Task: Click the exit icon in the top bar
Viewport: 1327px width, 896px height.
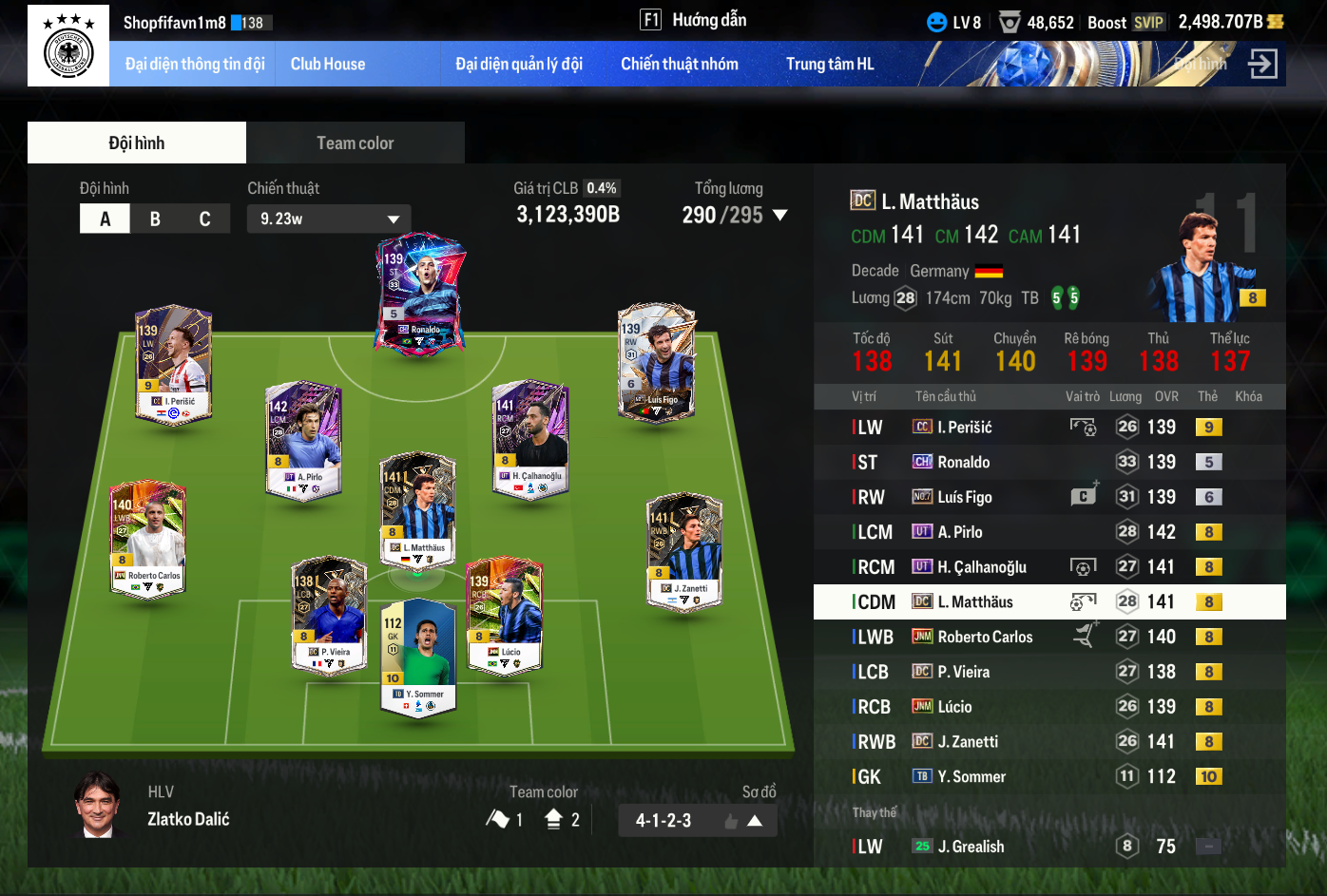Action: pos(1262,65)
